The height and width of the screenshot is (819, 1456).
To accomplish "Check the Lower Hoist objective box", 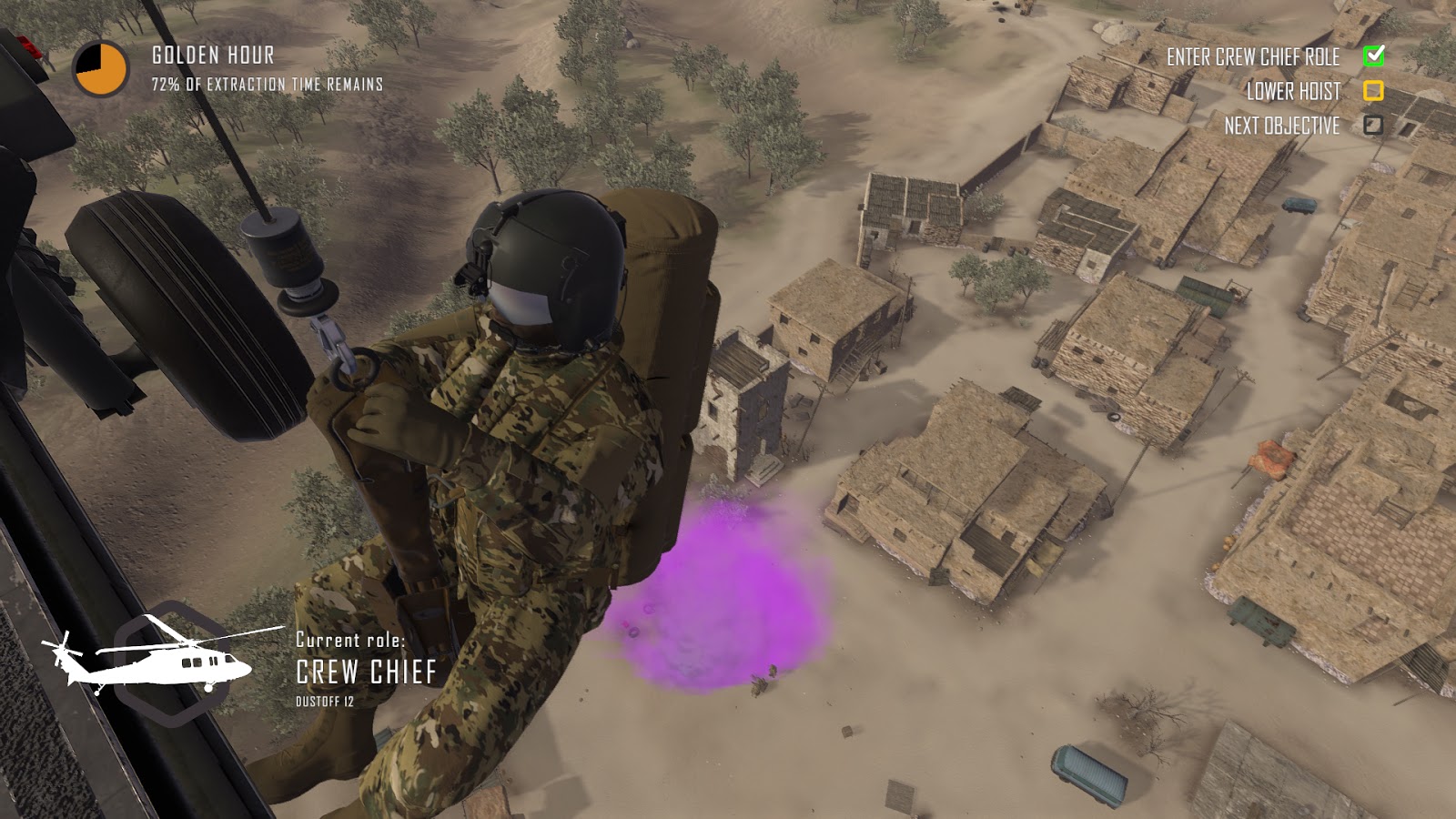I will [1372, 92].
